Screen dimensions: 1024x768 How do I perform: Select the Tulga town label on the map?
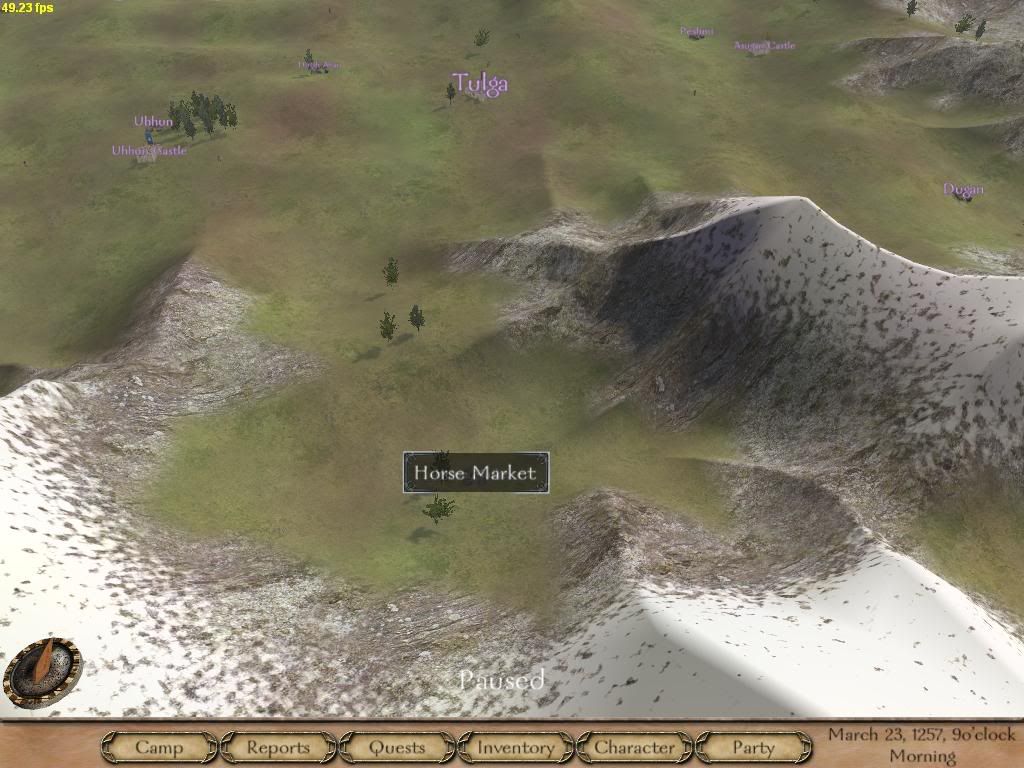coord(480,83)
